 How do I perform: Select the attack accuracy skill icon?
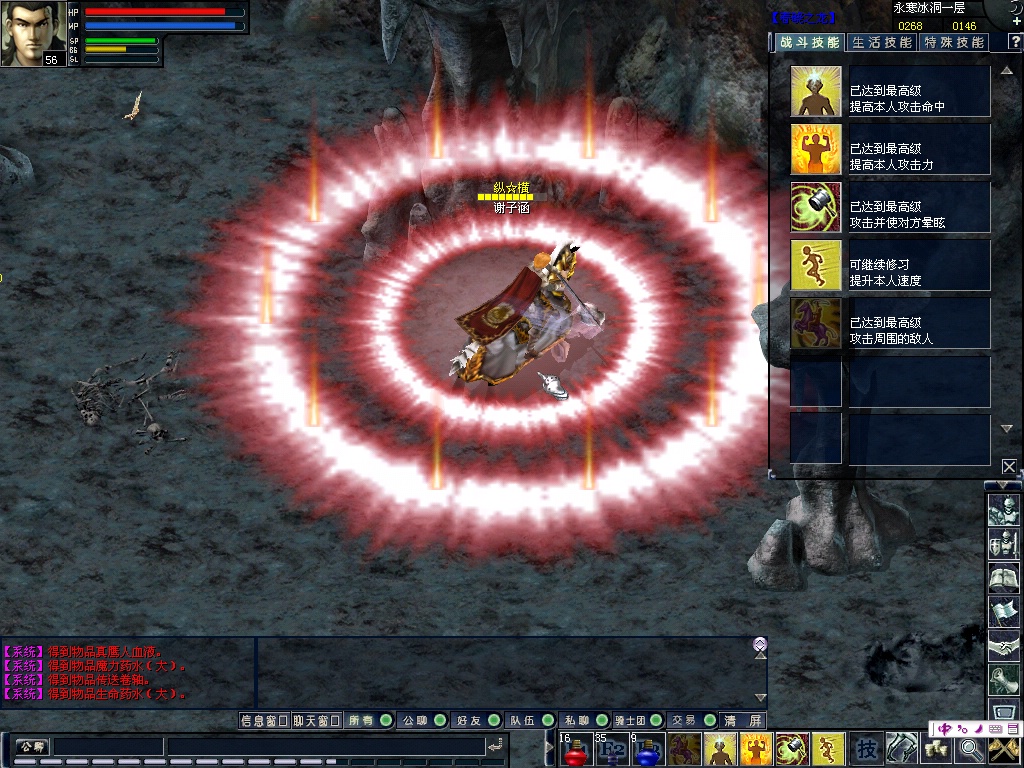(816, 92)
